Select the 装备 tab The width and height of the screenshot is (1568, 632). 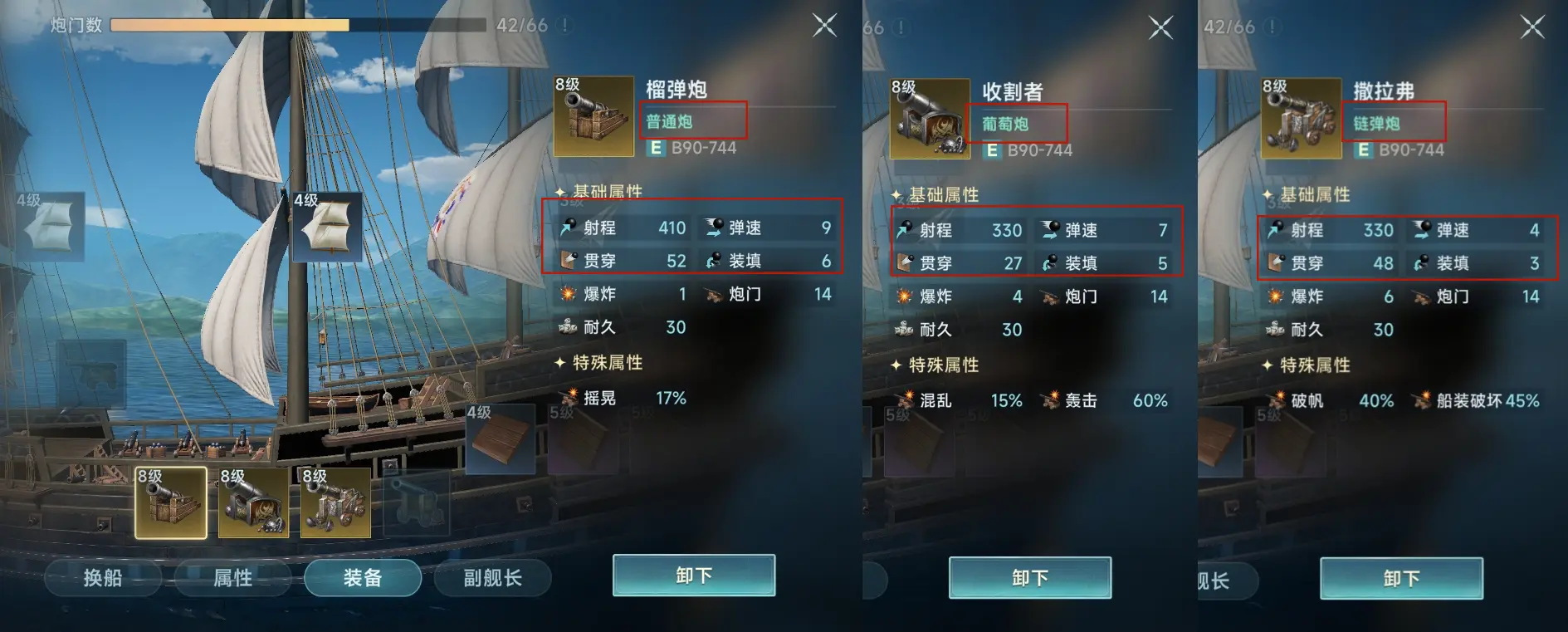point(363,577)
